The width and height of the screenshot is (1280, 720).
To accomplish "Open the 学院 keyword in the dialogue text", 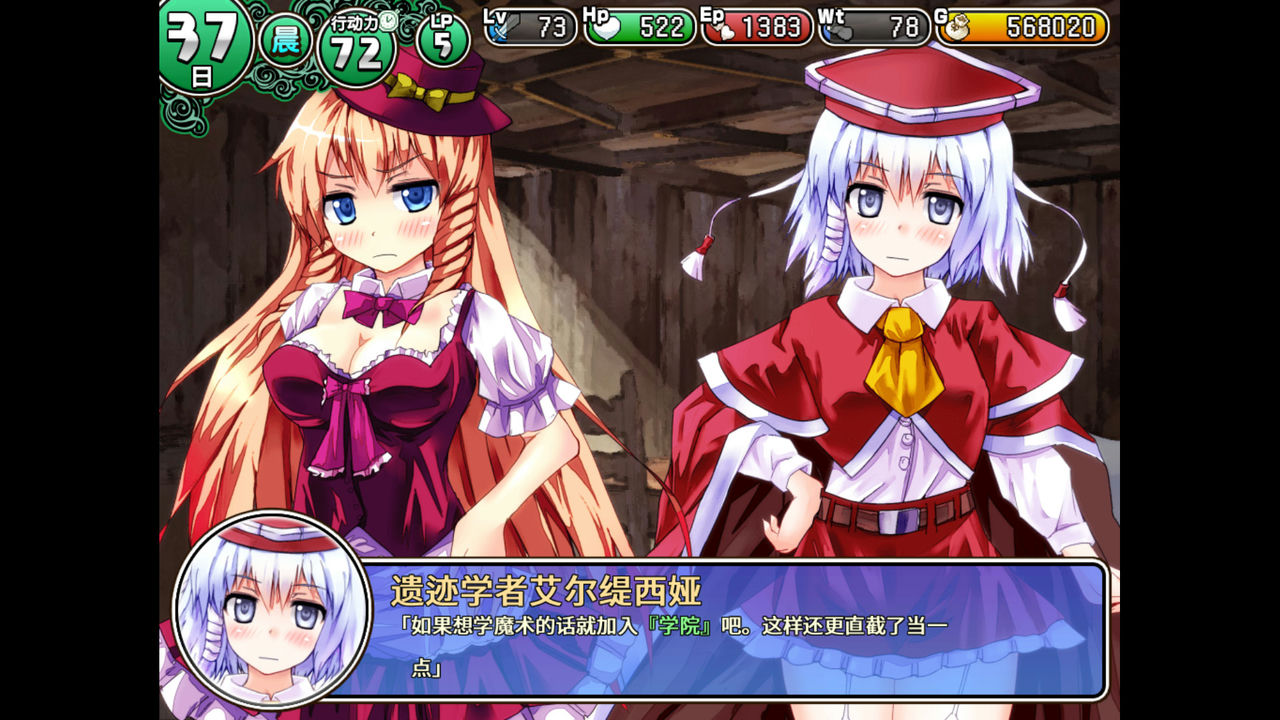I will [x=679, y=626].
